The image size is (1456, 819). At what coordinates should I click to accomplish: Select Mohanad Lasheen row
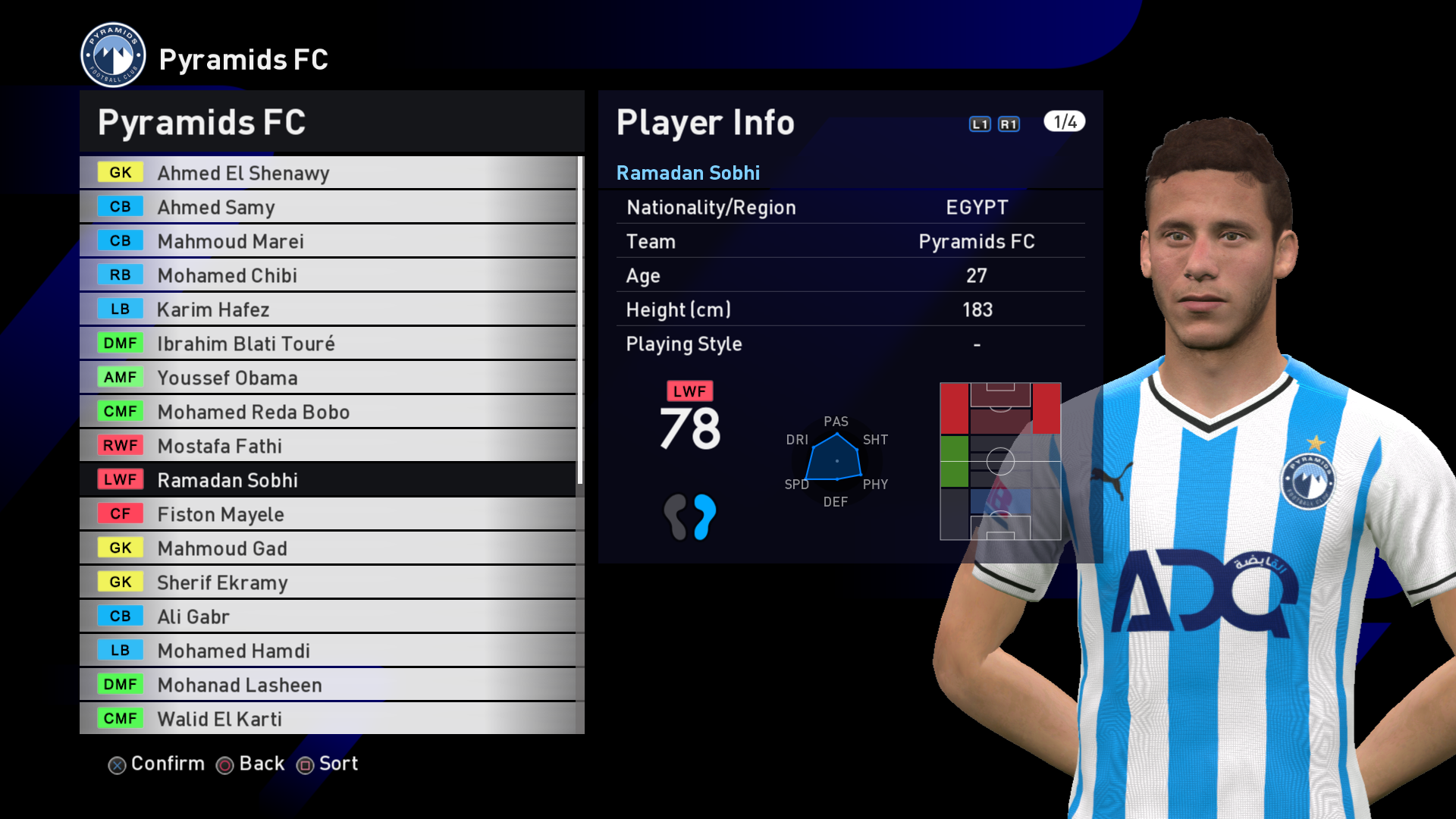328,685
